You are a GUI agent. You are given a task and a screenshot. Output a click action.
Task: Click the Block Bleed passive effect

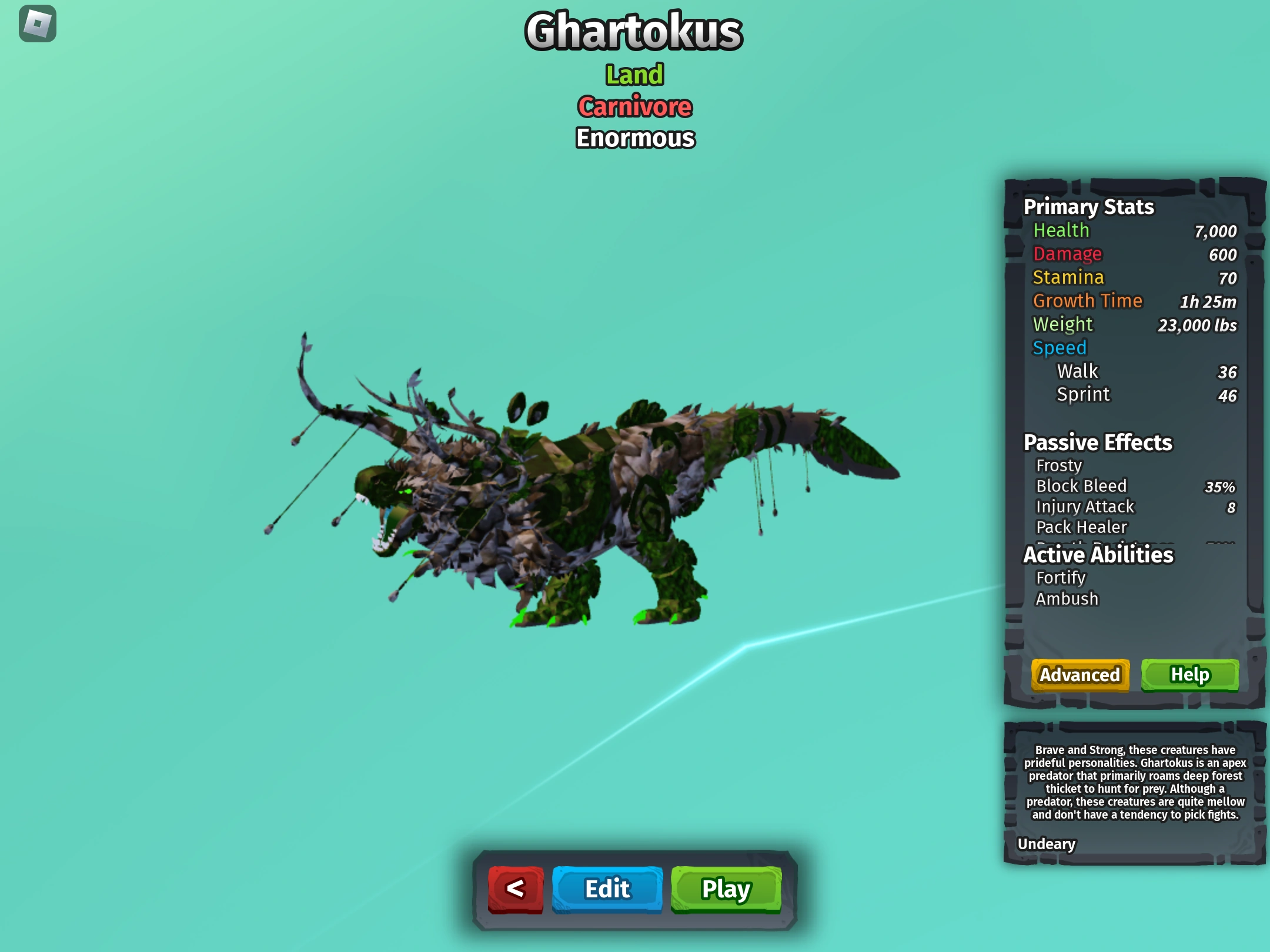pyautogui.click(x=1082, y=486)
